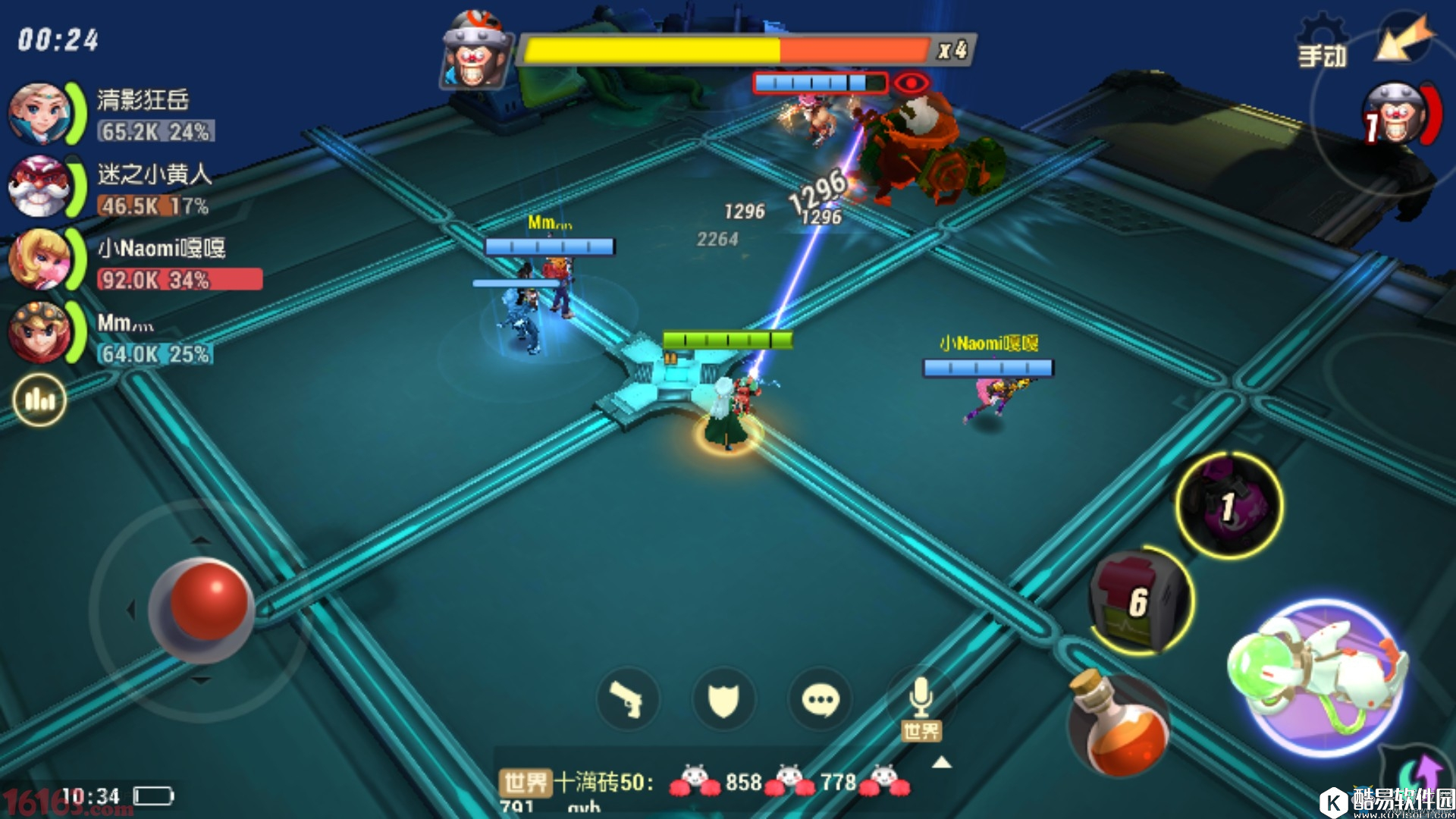Screen dimensions: 1456x819
Task: Activate the purple skill showing cooldown 1
Action: [1228, 505]
